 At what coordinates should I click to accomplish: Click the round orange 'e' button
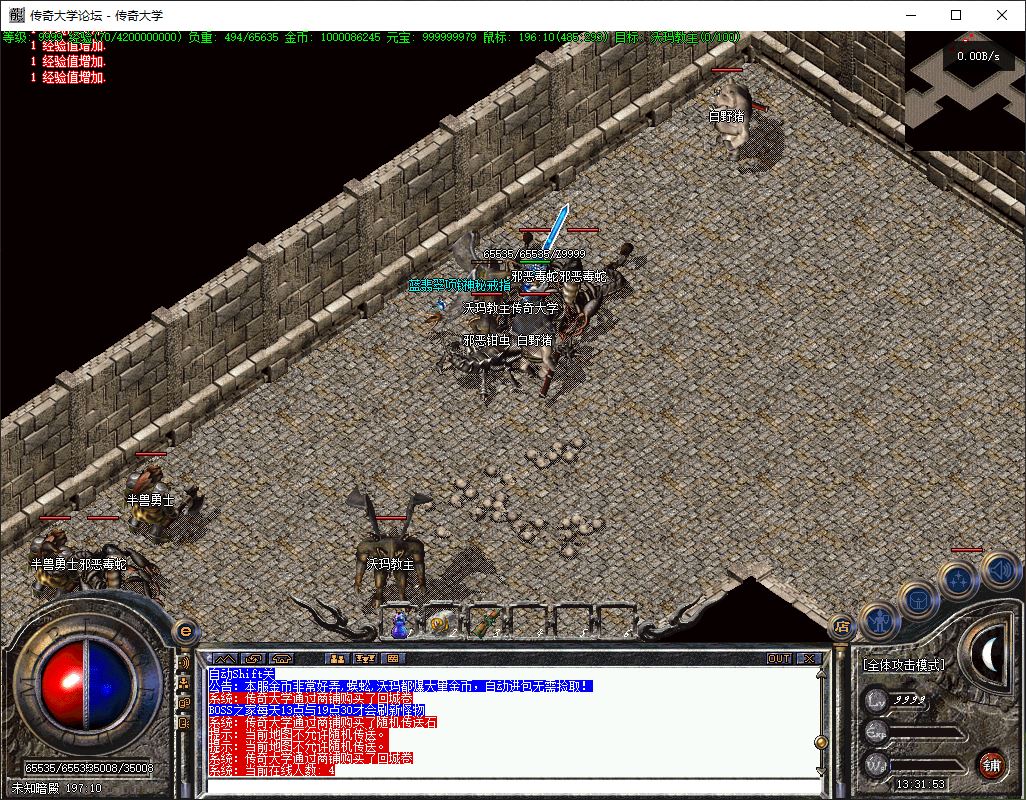coord(184,631)
